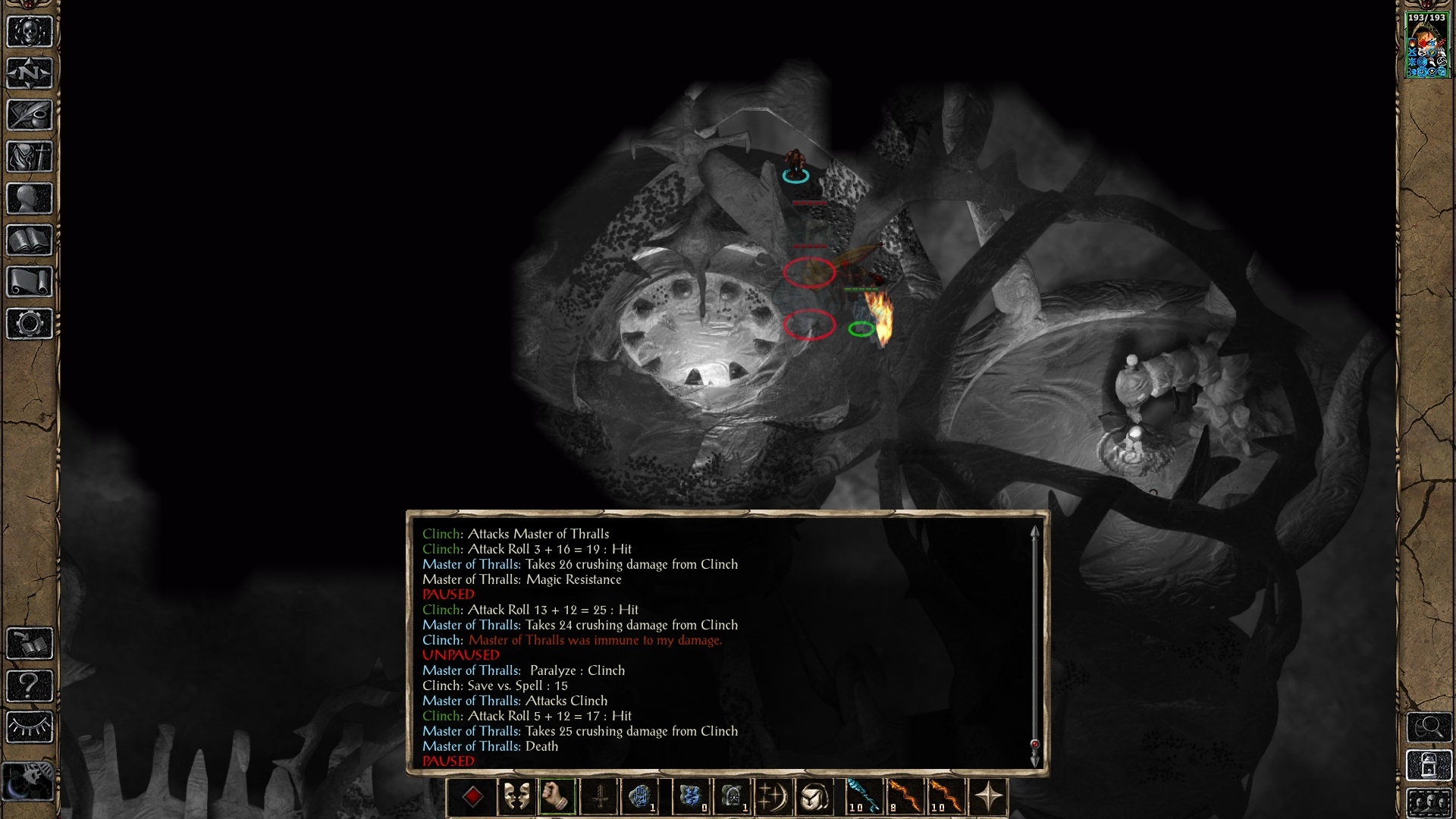Click the question mark help button
Viewport: 1456px width, 819px height.
click(x=30, y=686)
